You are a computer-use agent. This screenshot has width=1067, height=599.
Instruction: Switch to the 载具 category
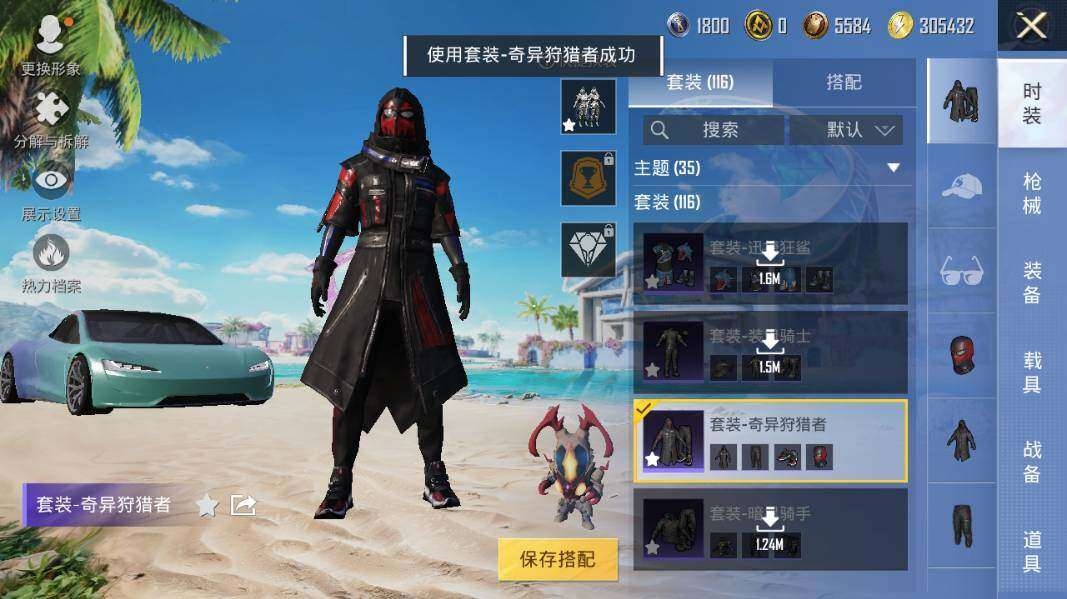point(1032,372)
